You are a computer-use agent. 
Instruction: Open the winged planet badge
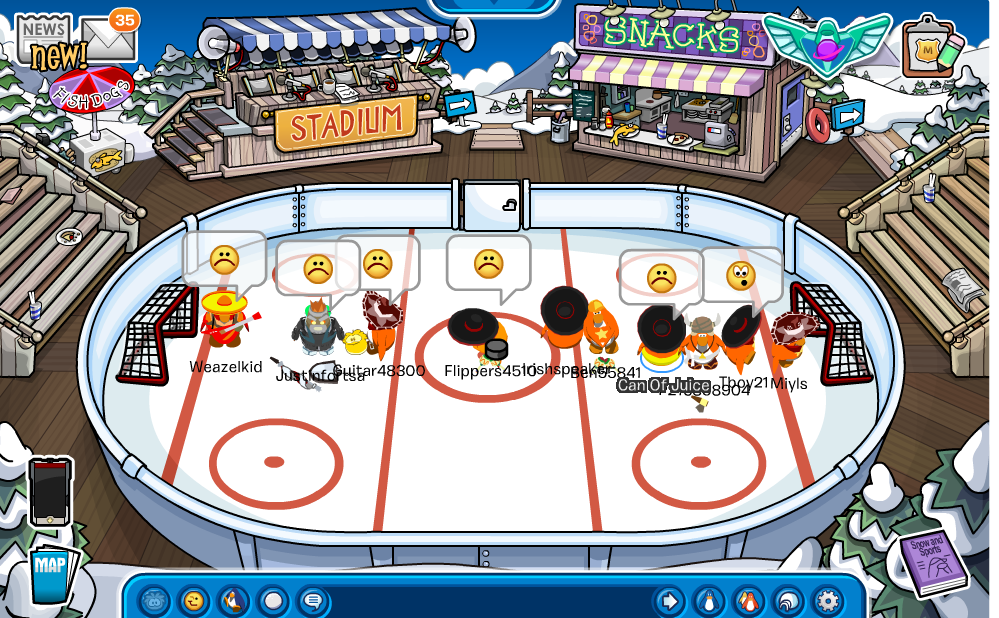827,43
